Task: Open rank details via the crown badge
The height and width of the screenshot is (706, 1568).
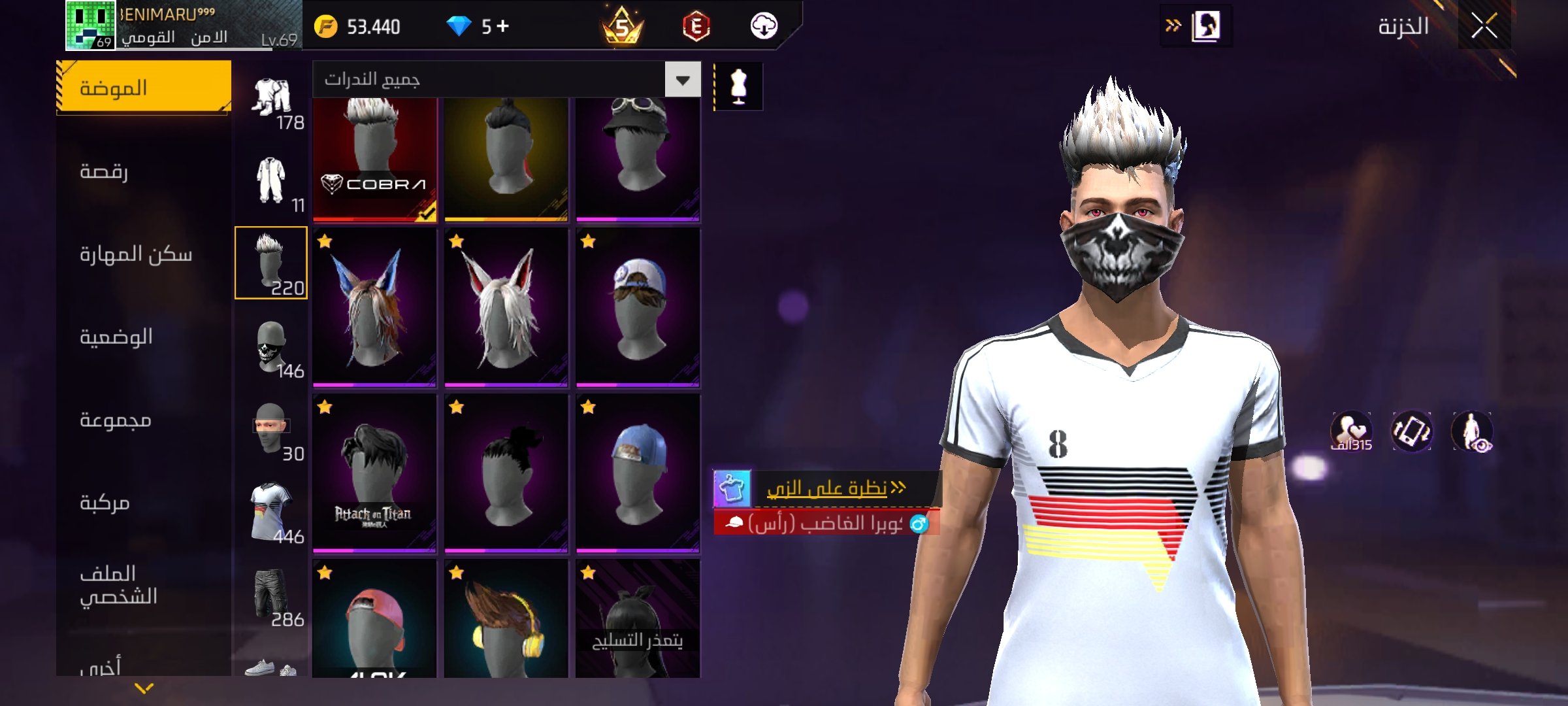Action: tap(621, 27)
